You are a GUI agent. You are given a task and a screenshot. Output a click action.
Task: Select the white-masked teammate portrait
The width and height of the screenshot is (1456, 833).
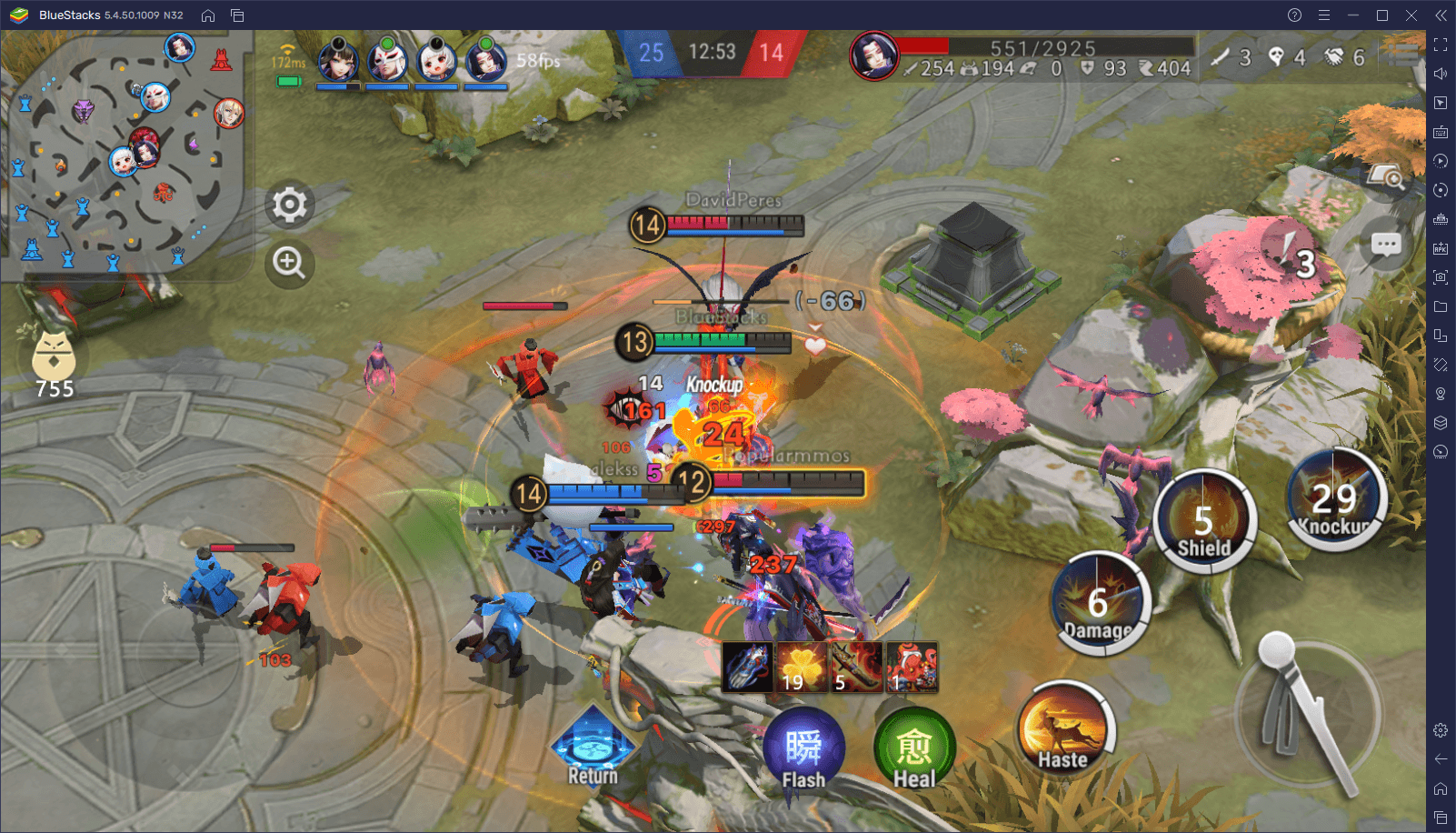[x=387, y=62]
